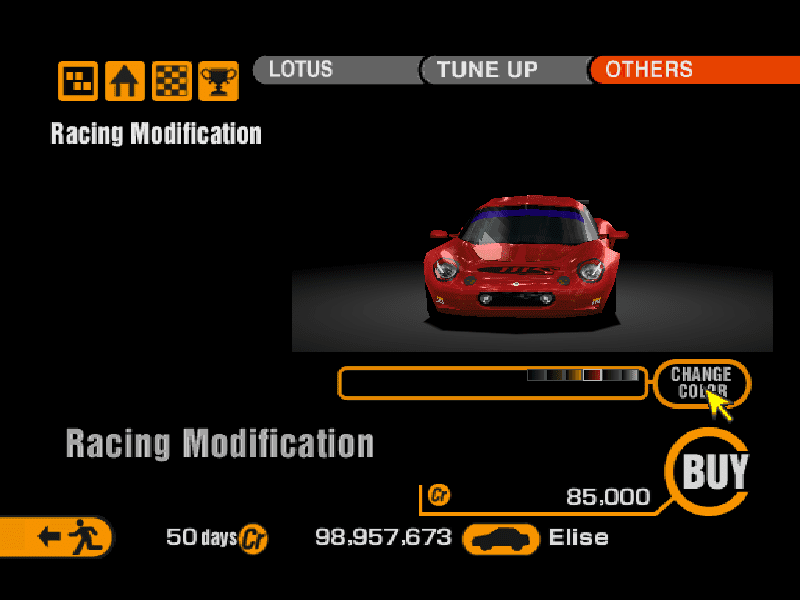Choose the OTHERS tab

point(690,70)
